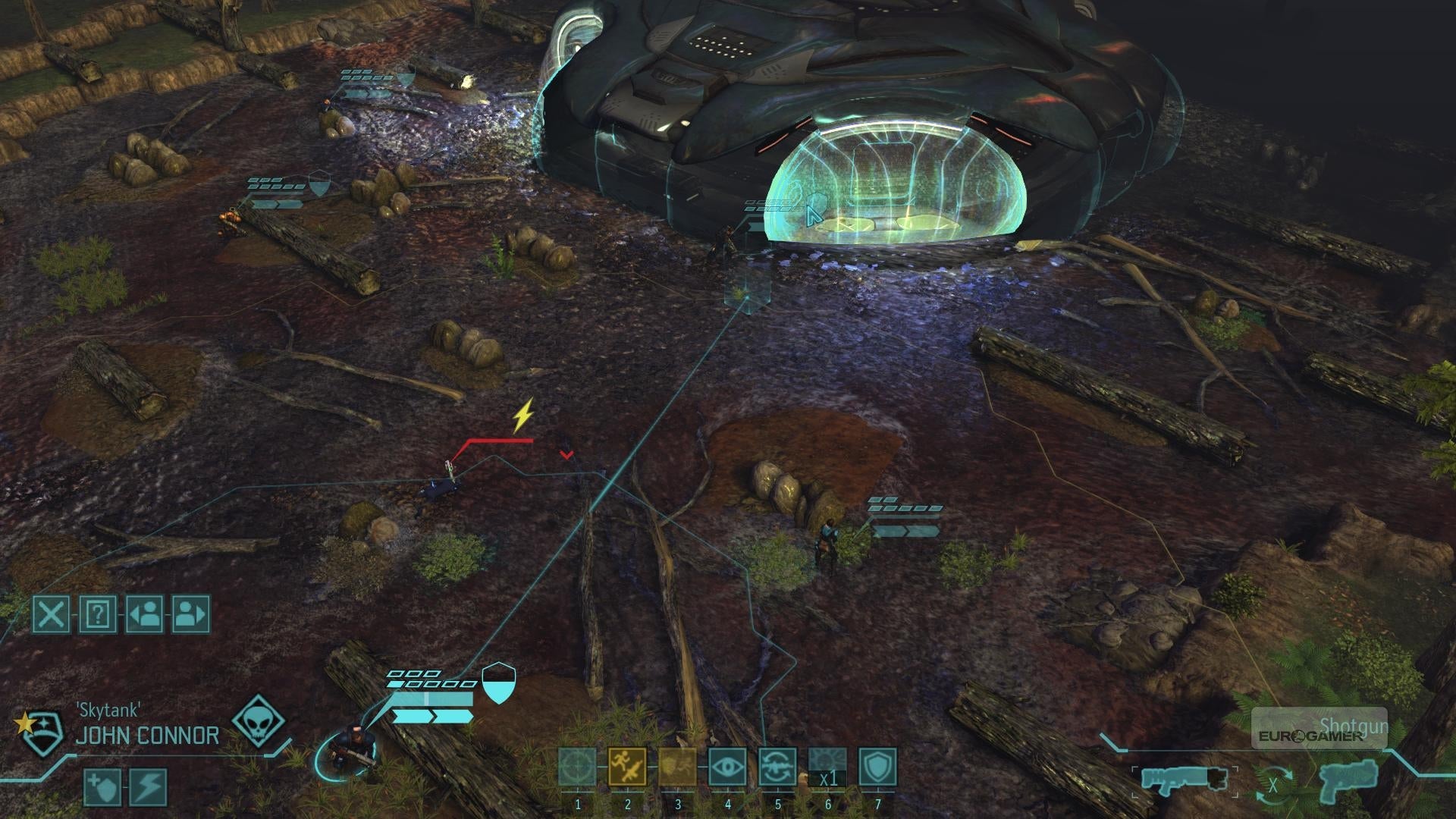The height and width of the screenshot is (819, 1456).
Task: Switch to the next soldier
Action: (x=191, y=613)
